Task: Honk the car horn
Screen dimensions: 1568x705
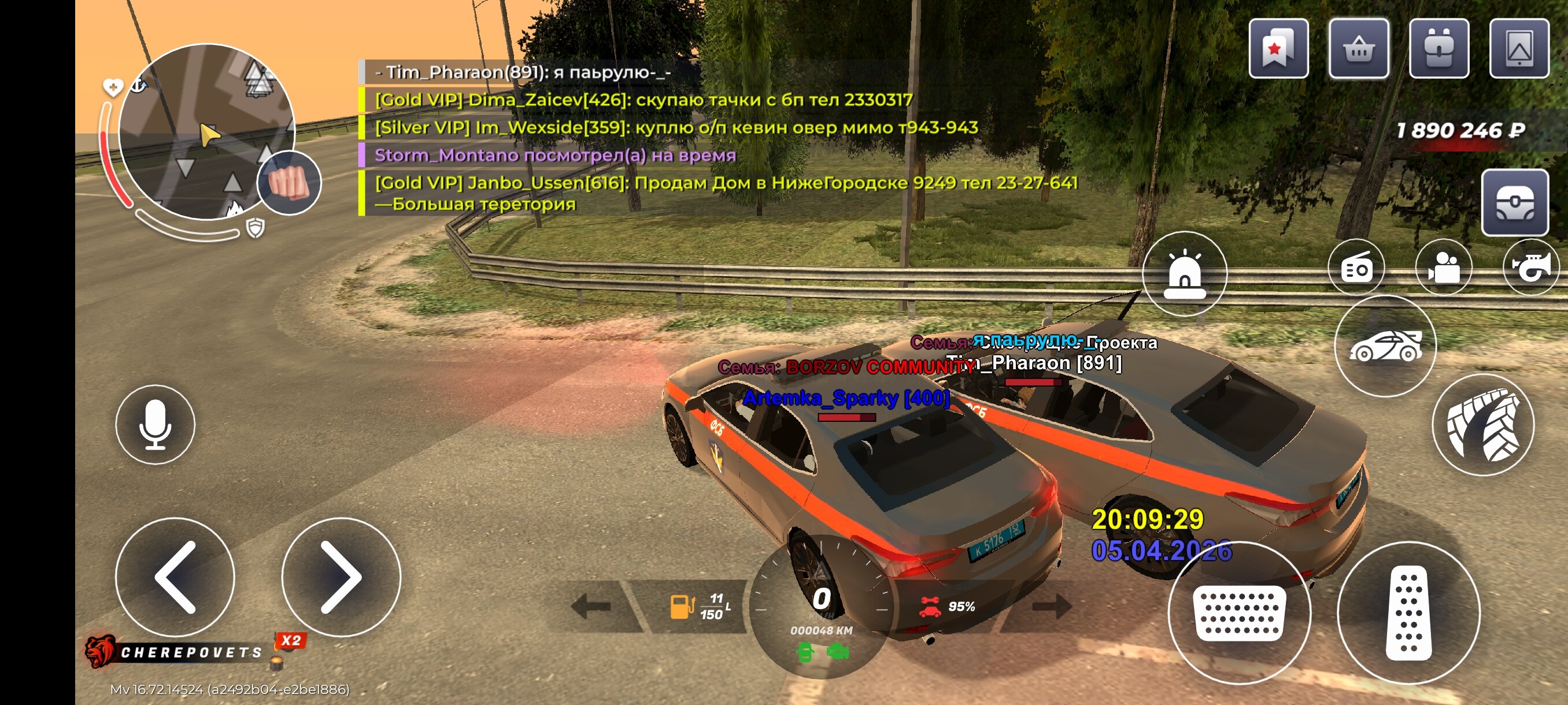Action: pos(1530,268)
